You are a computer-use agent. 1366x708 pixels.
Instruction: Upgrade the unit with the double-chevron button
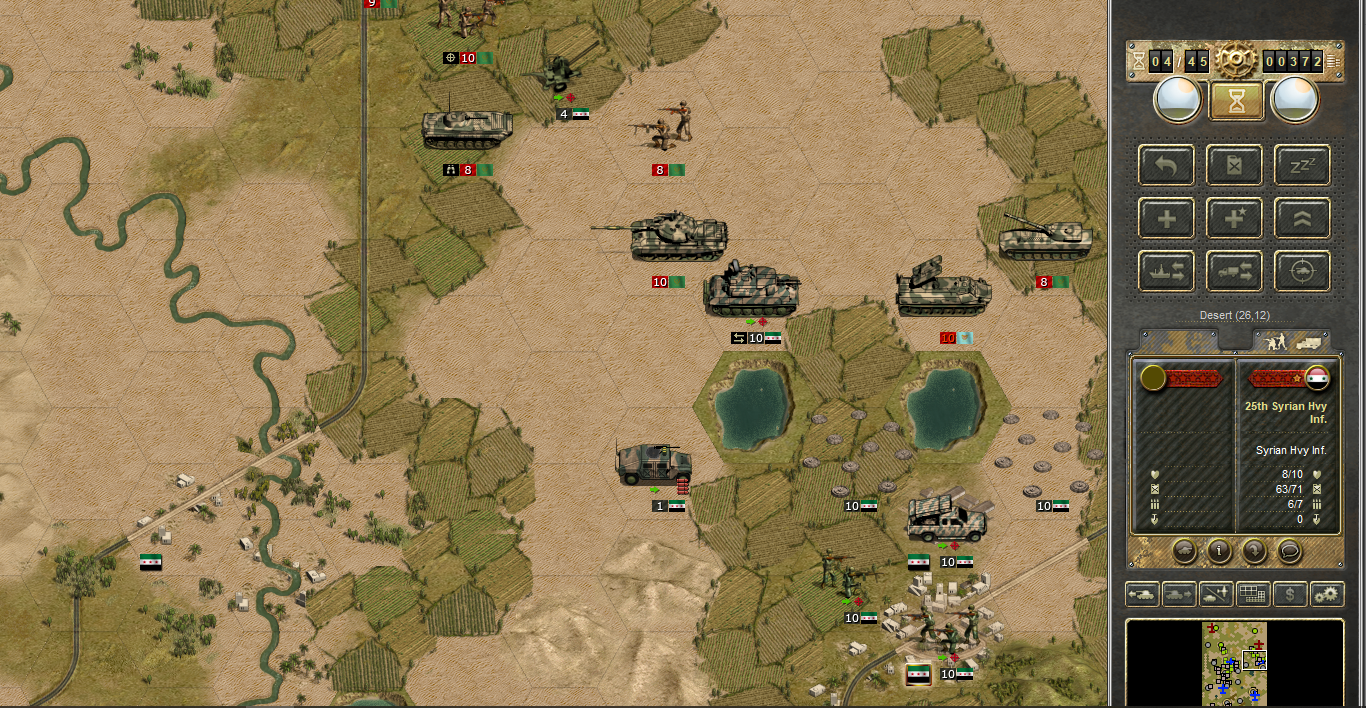1302,218
